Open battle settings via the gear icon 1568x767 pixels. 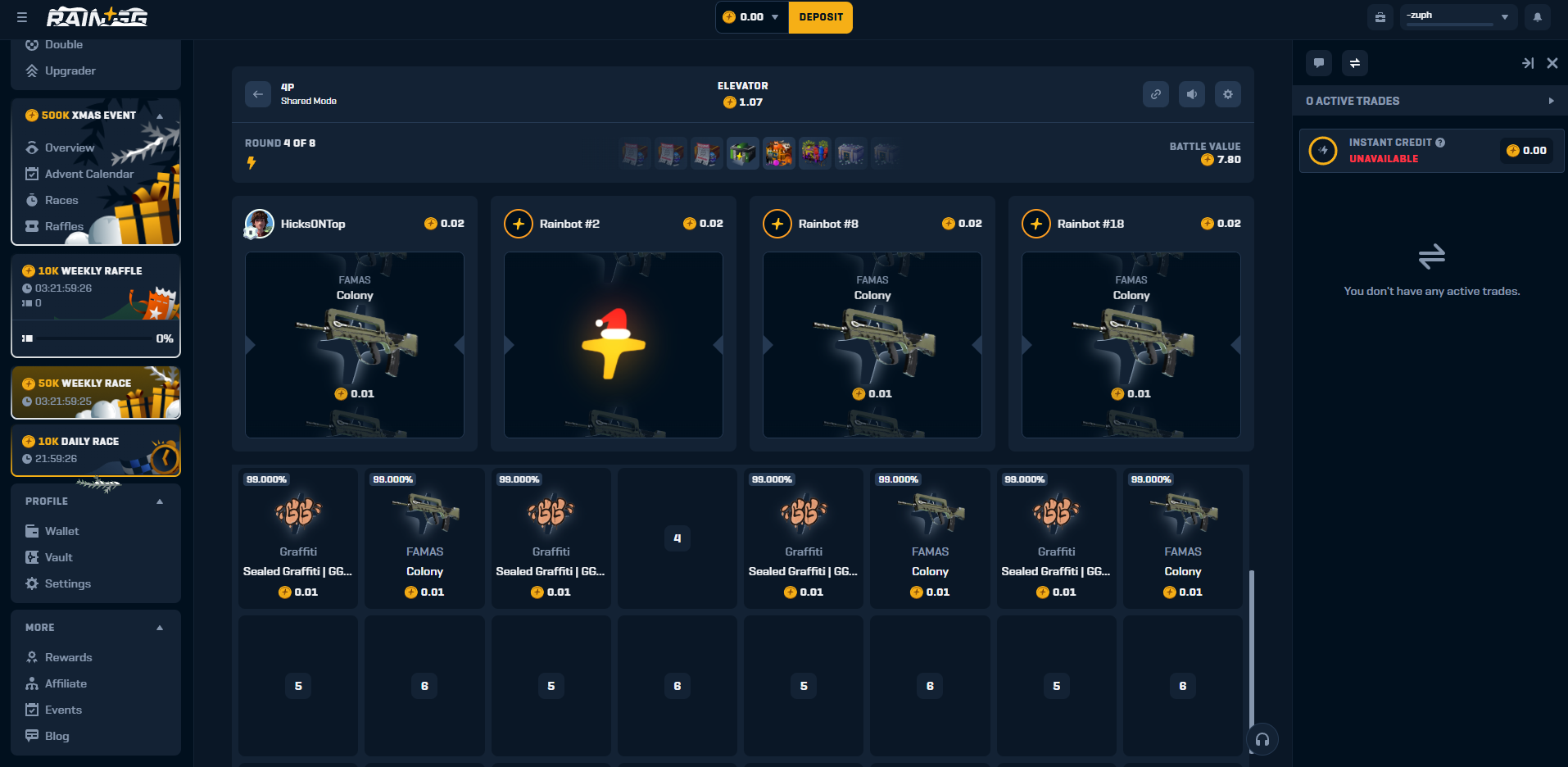coord(1227,94)
